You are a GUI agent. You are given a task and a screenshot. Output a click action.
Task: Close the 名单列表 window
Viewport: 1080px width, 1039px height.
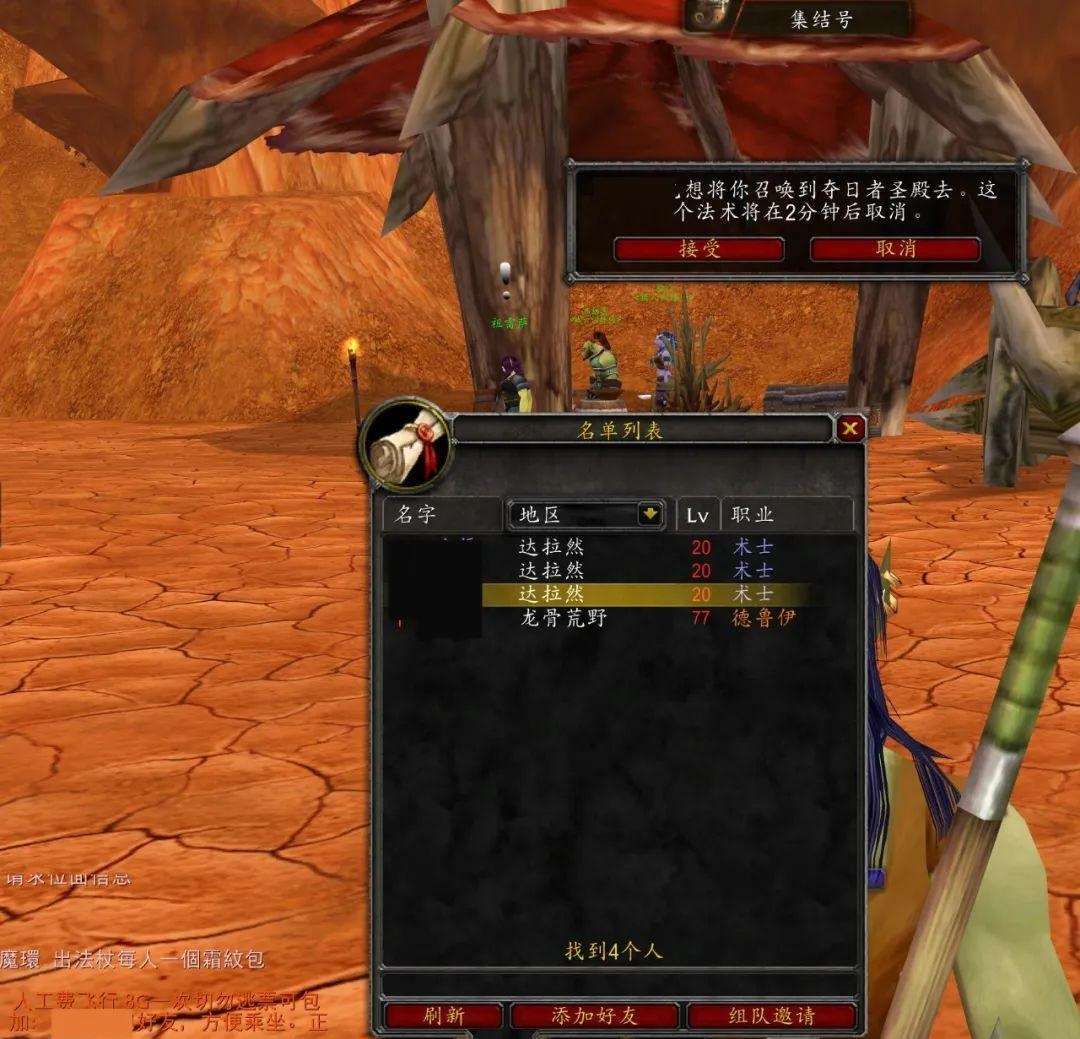point(850,429)
